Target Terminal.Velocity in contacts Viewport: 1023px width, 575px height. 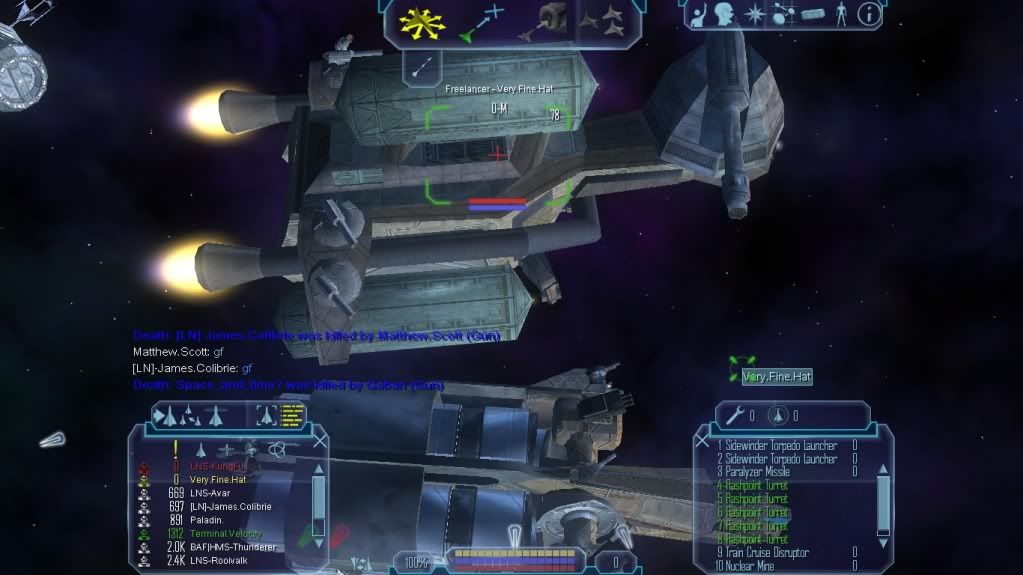pos(230,534)
